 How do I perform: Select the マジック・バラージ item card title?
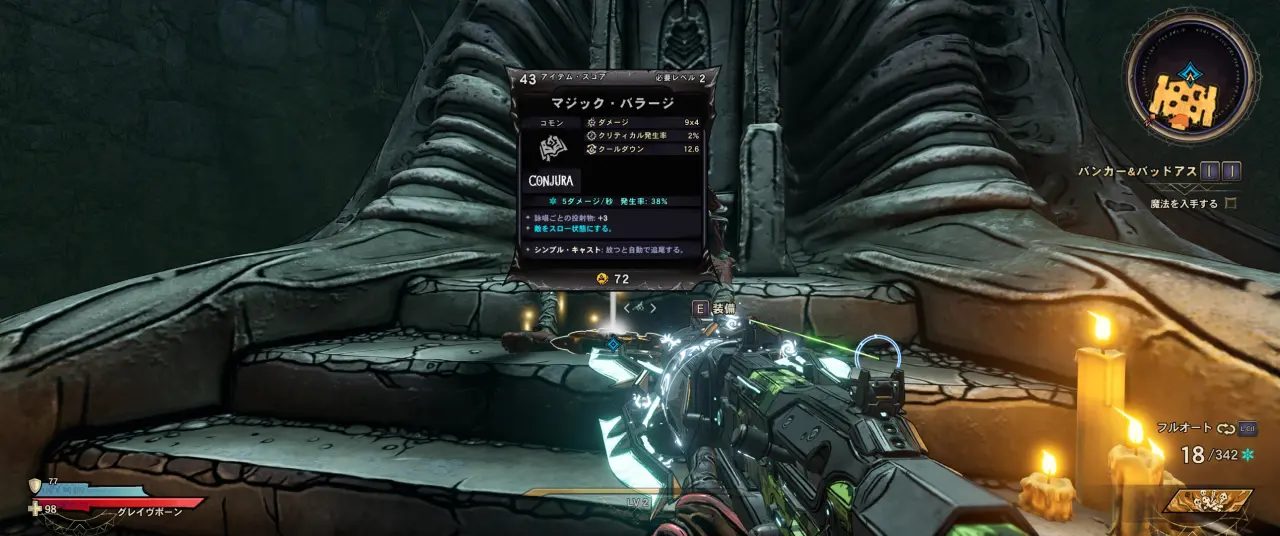point(612,103)
